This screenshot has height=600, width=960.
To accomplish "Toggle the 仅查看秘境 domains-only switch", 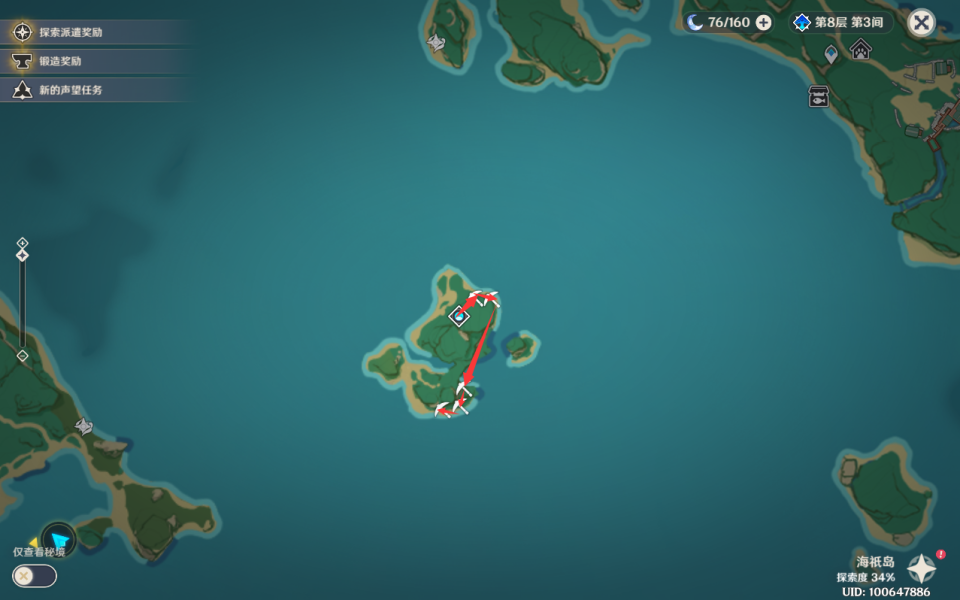I will pos(34,576).
